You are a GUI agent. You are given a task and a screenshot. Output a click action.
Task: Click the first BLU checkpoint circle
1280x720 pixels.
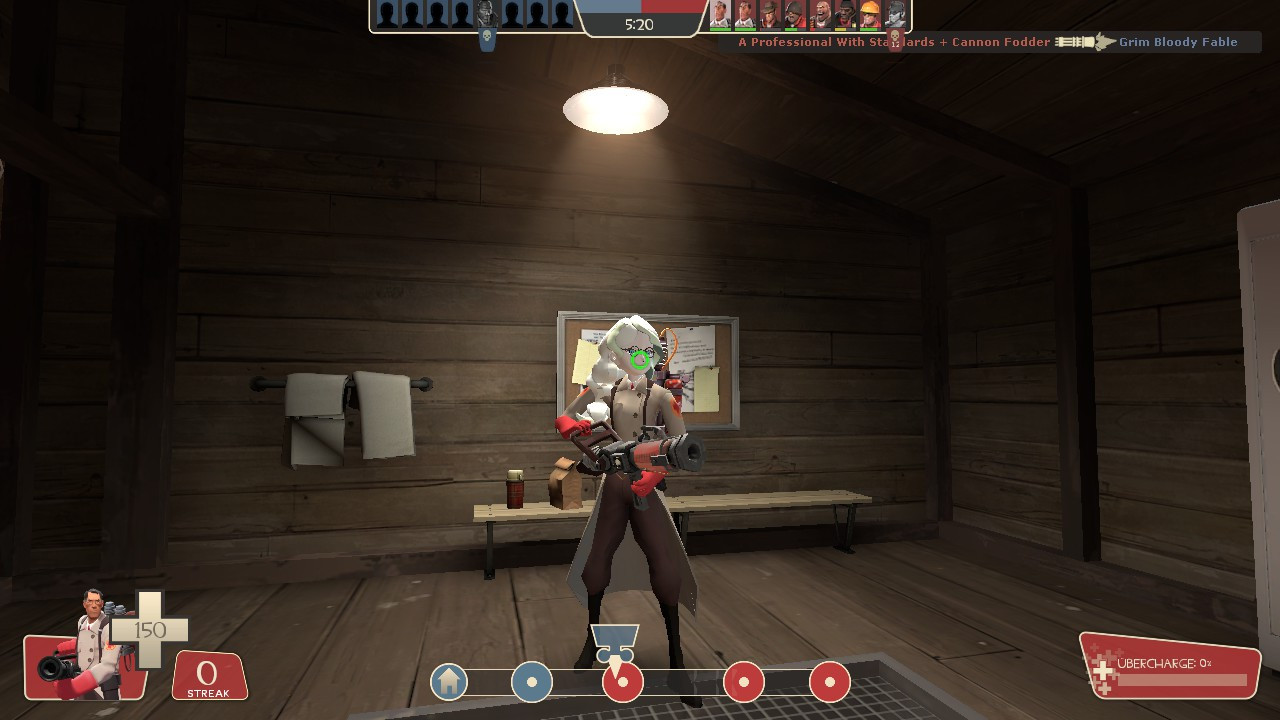pyautogui.click(x=532, y=681)
